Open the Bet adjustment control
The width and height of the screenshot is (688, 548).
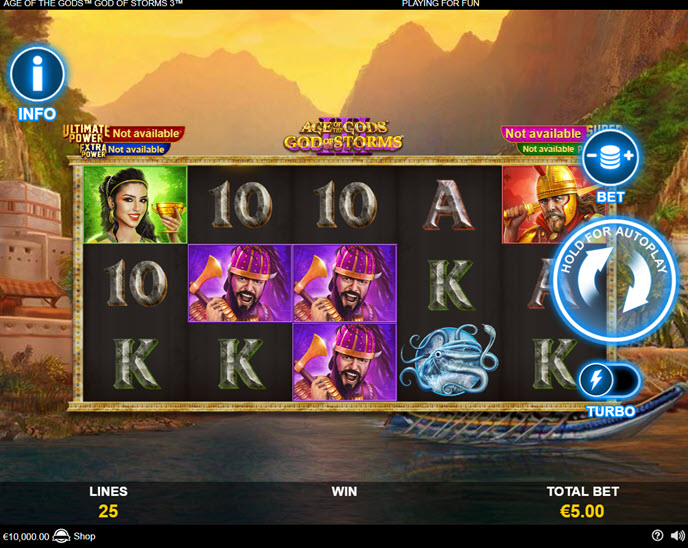(x=610, y=158)
